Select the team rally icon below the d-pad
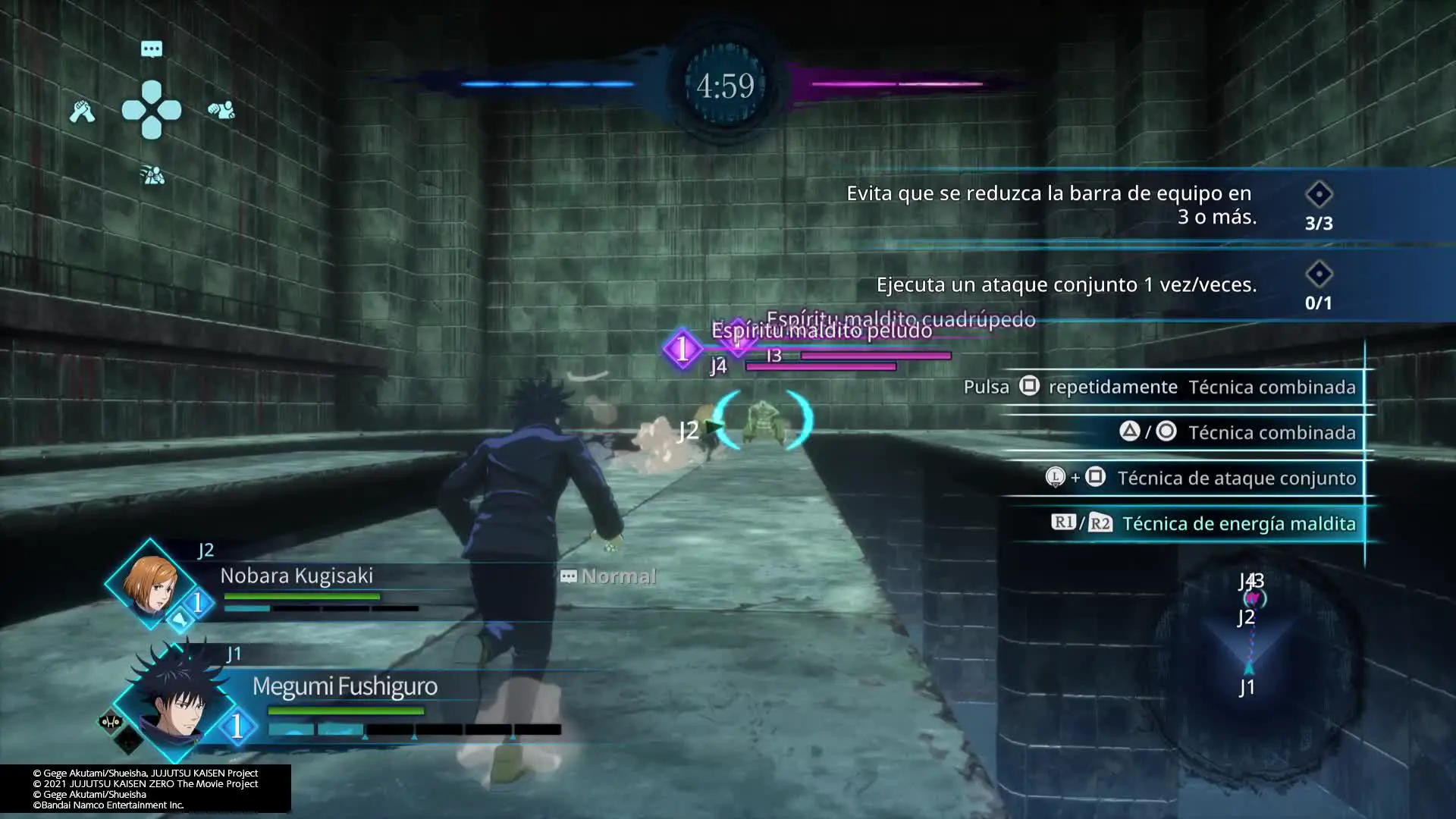Screen dimensions: 1456x819 pos(152,176)
